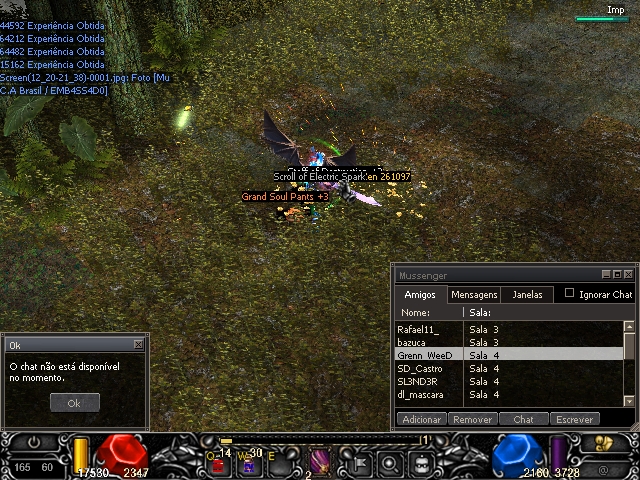Select the Q red potion hotbar slot

217,462
